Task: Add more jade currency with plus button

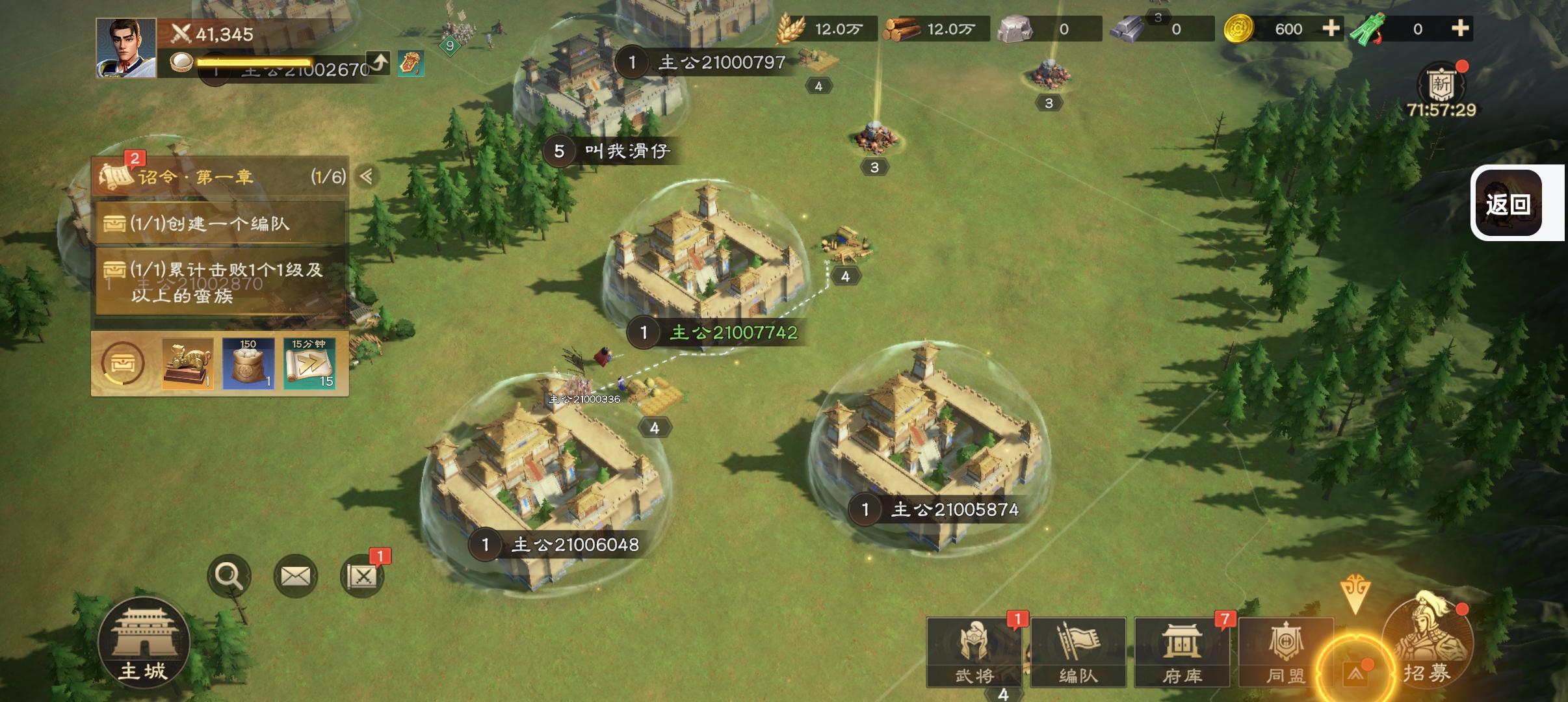Action: [1460, 29]
